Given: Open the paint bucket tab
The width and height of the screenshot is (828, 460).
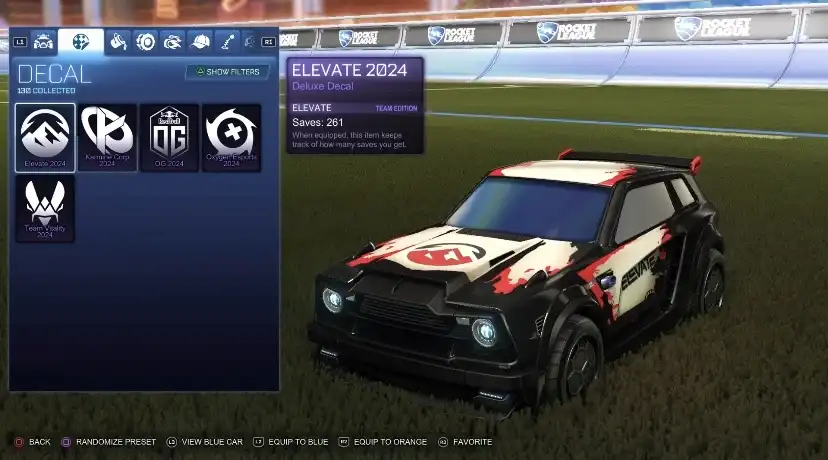Looking at the screenshot, I should [119, 42].
